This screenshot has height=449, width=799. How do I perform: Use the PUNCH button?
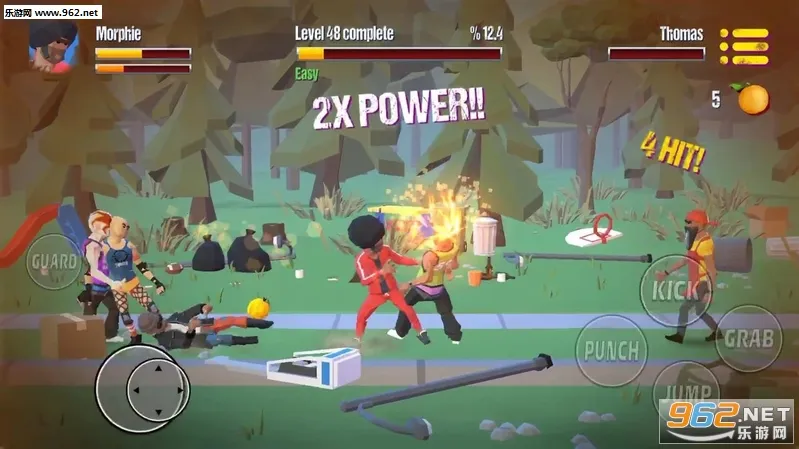pos(611,351)
